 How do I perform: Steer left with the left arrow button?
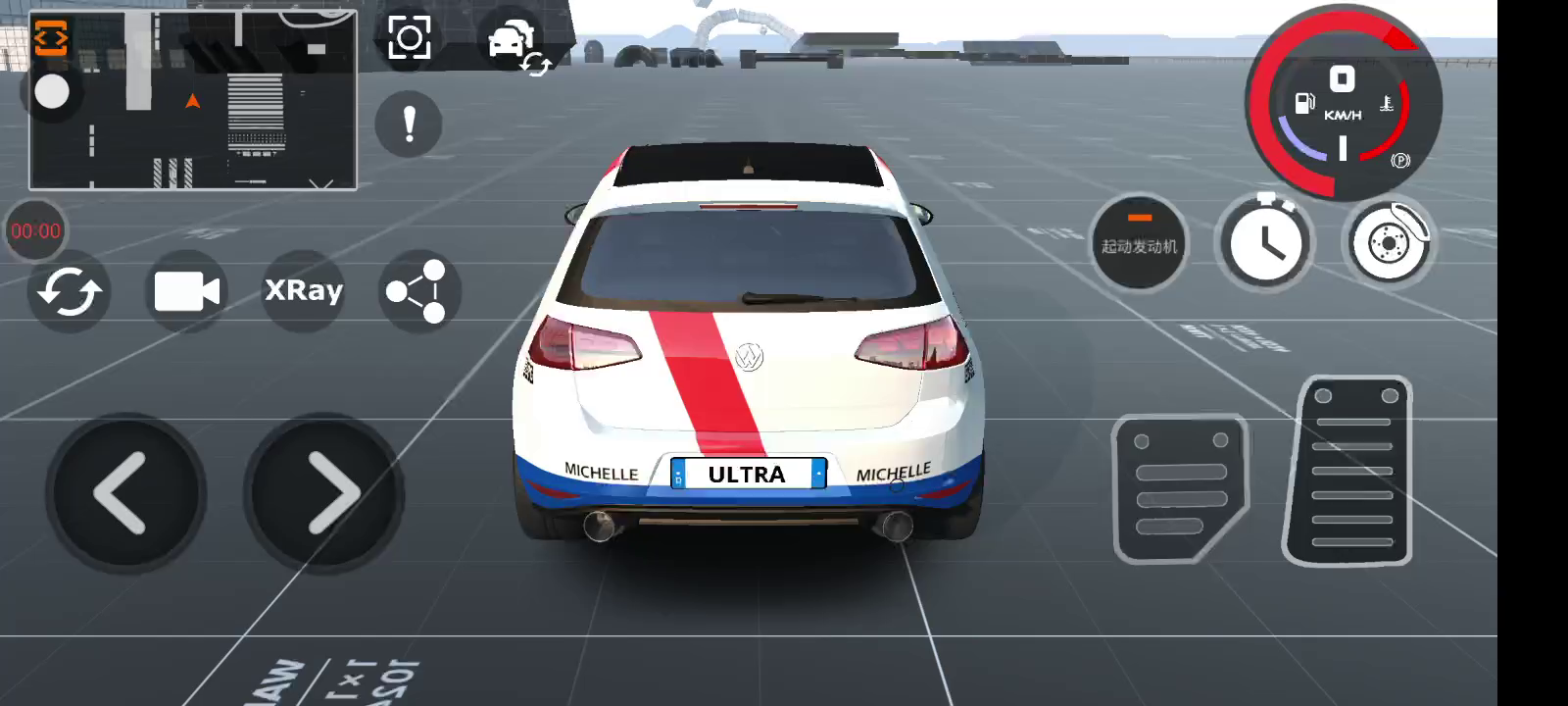124,493
